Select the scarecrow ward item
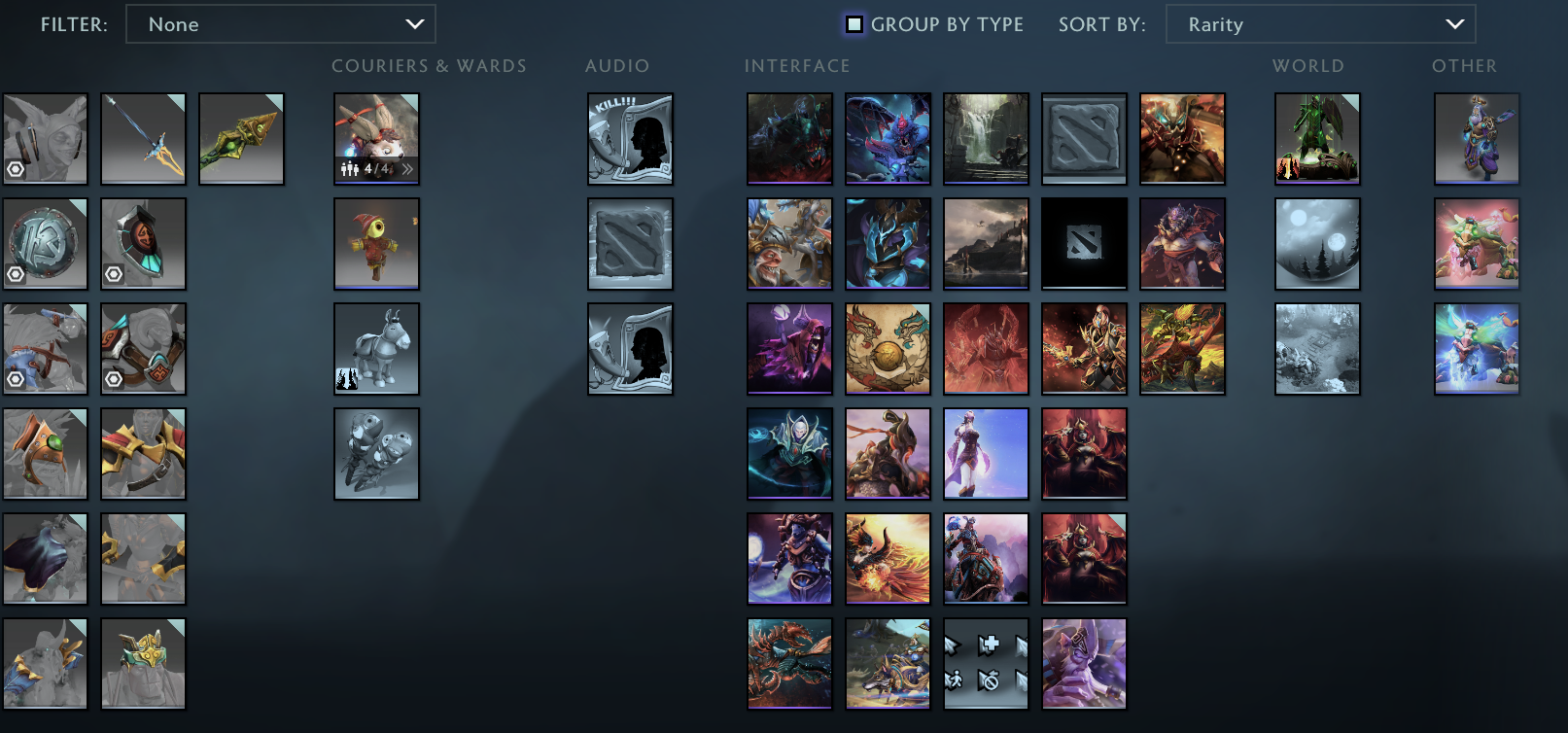This screenshot has width=1568, height=733. [376, 244]
